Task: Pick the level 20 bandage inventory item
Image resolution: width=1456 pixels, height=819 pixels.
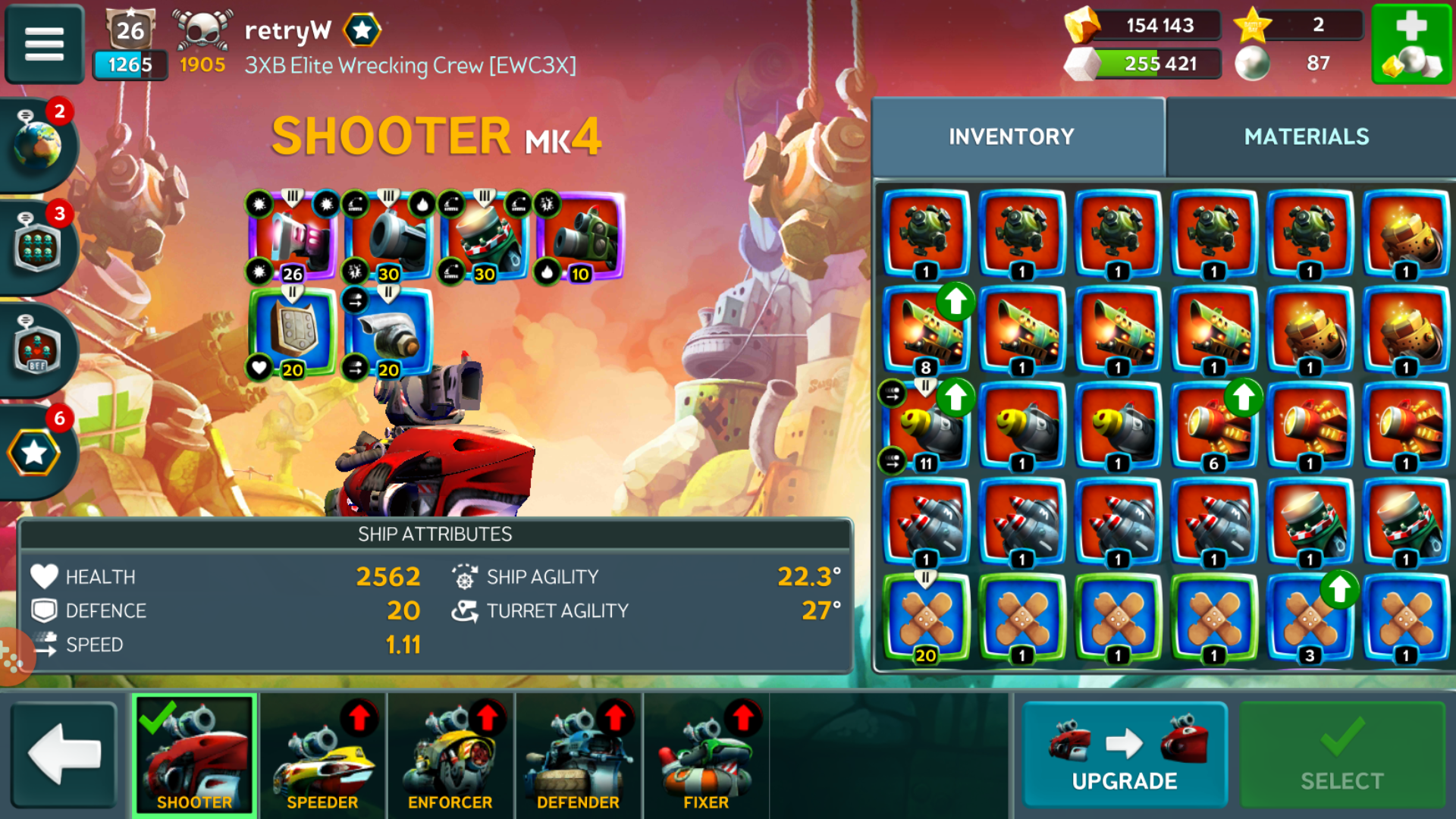Action: click(x=926, y=618)
